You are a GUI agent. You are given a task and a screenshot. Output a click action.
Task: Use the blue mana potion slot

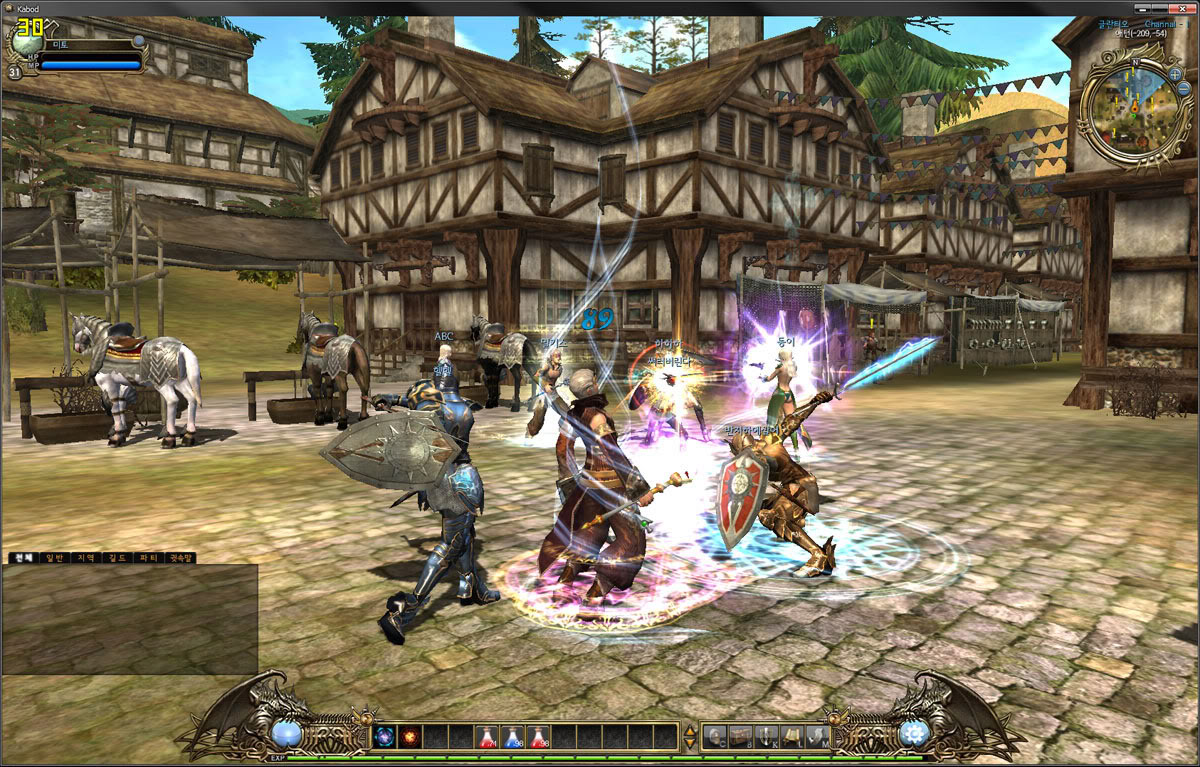[x=513, y=737]
